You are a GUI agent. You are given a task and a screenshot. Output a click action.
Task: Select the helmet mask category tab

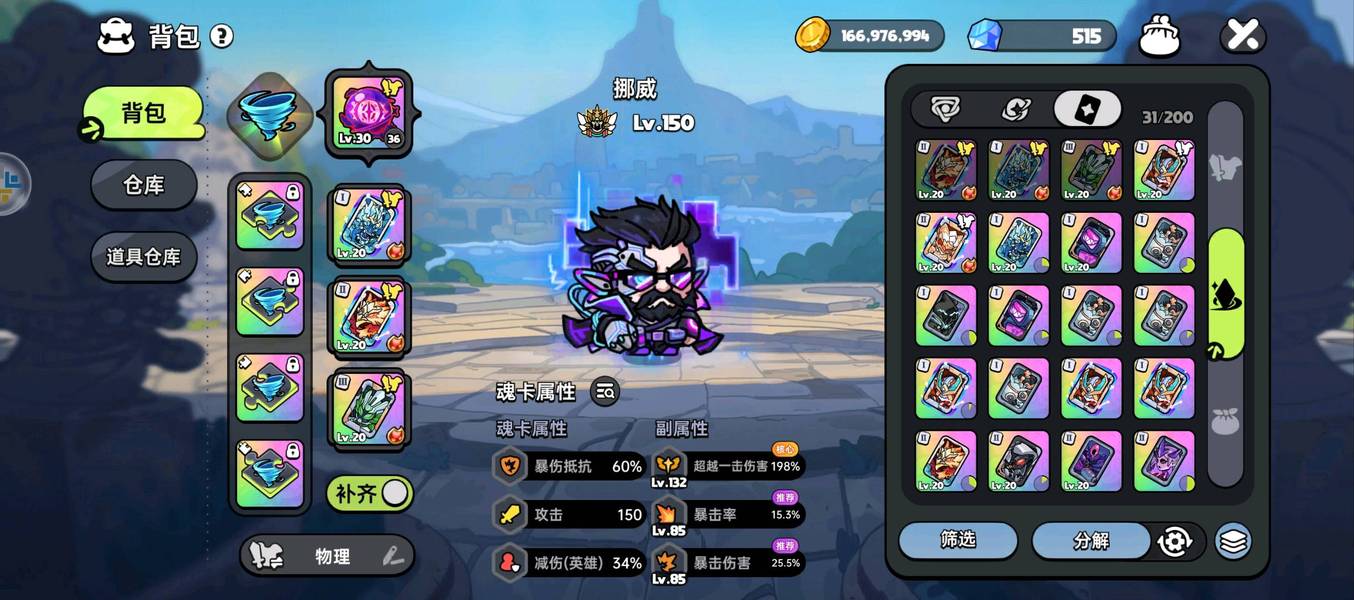pos(945,109)
